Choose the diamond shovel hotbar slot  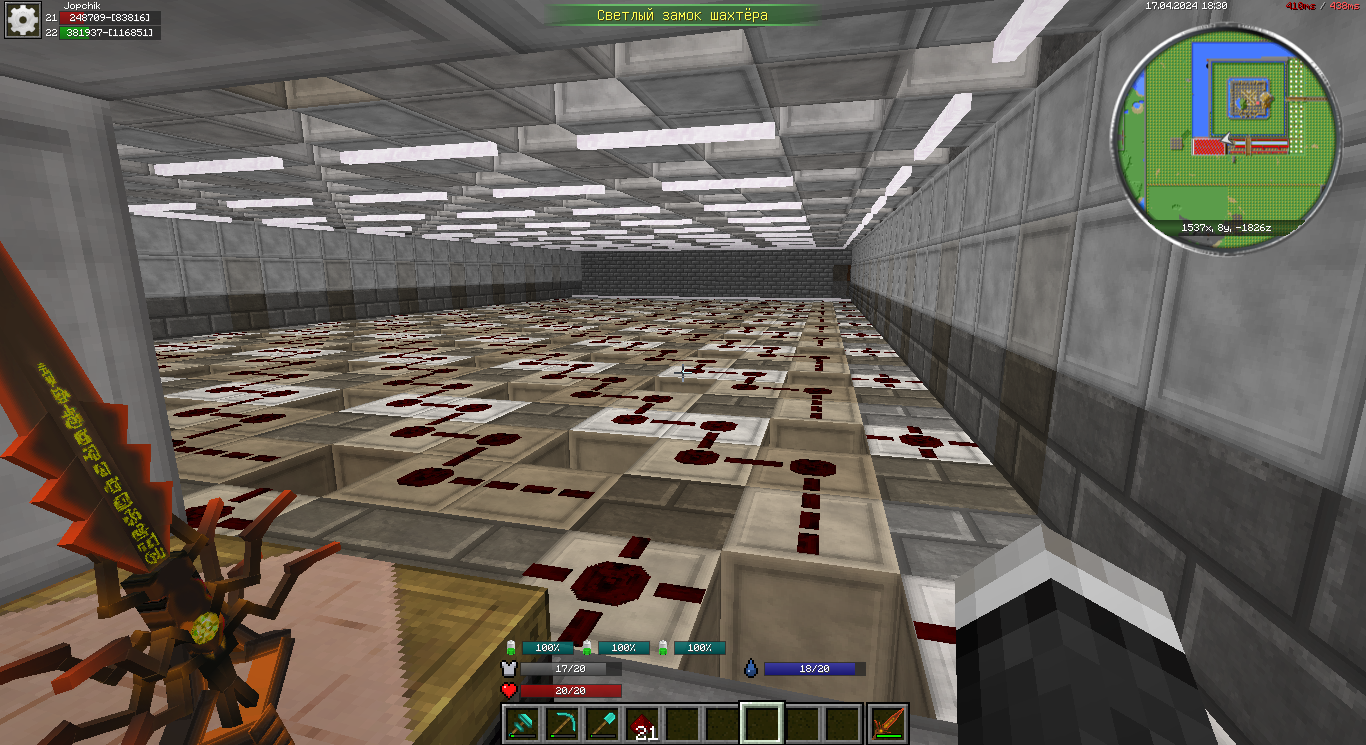(x=601, y=723)
